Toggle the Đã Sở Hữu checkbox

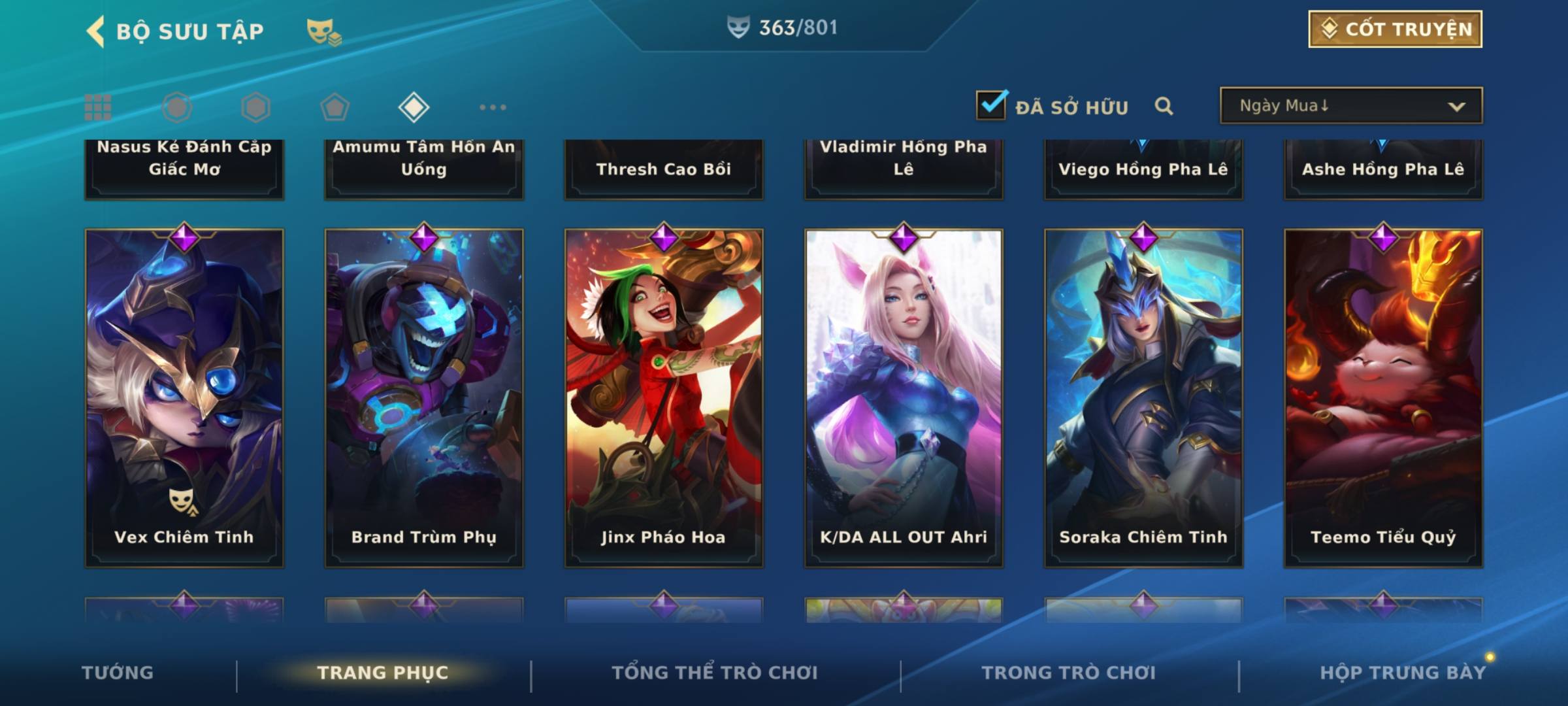click(991, 105)
